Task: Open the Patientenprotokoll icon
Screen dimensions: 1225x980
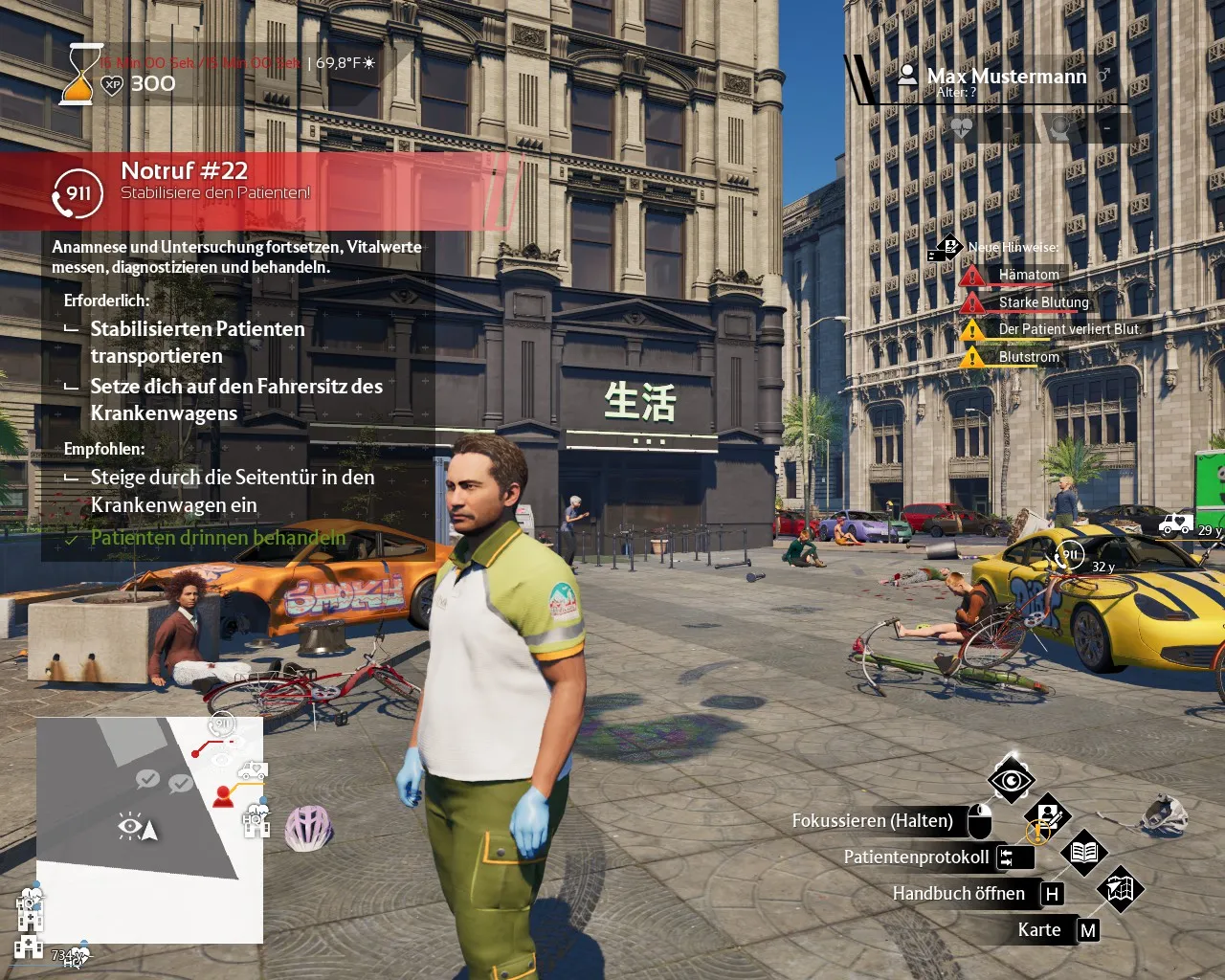Action: click(1048, 818)
